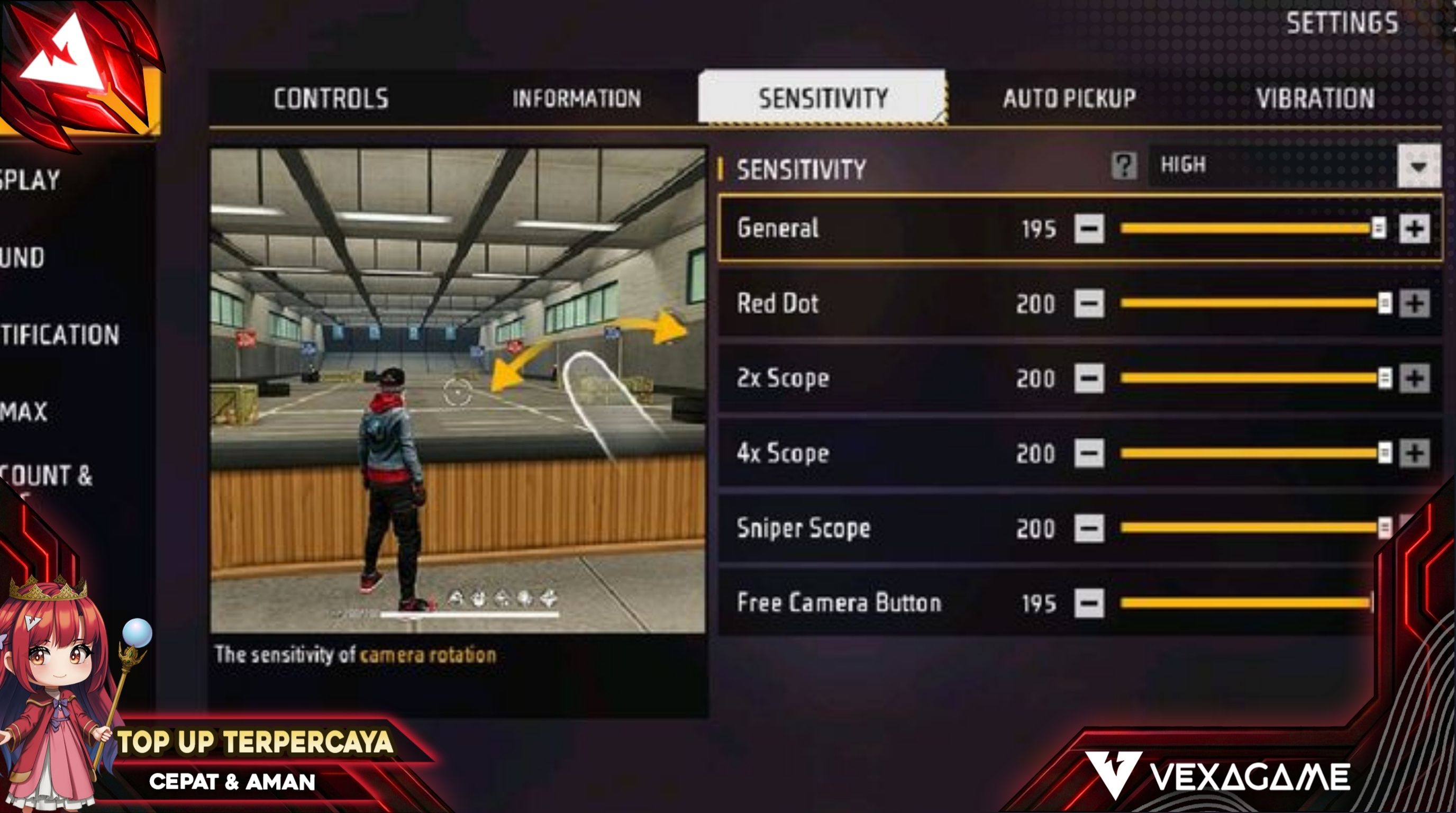This screenshot has width=1456, height=813.
Task: Click the 4x Scope plus button
Action: [1415, 454]
